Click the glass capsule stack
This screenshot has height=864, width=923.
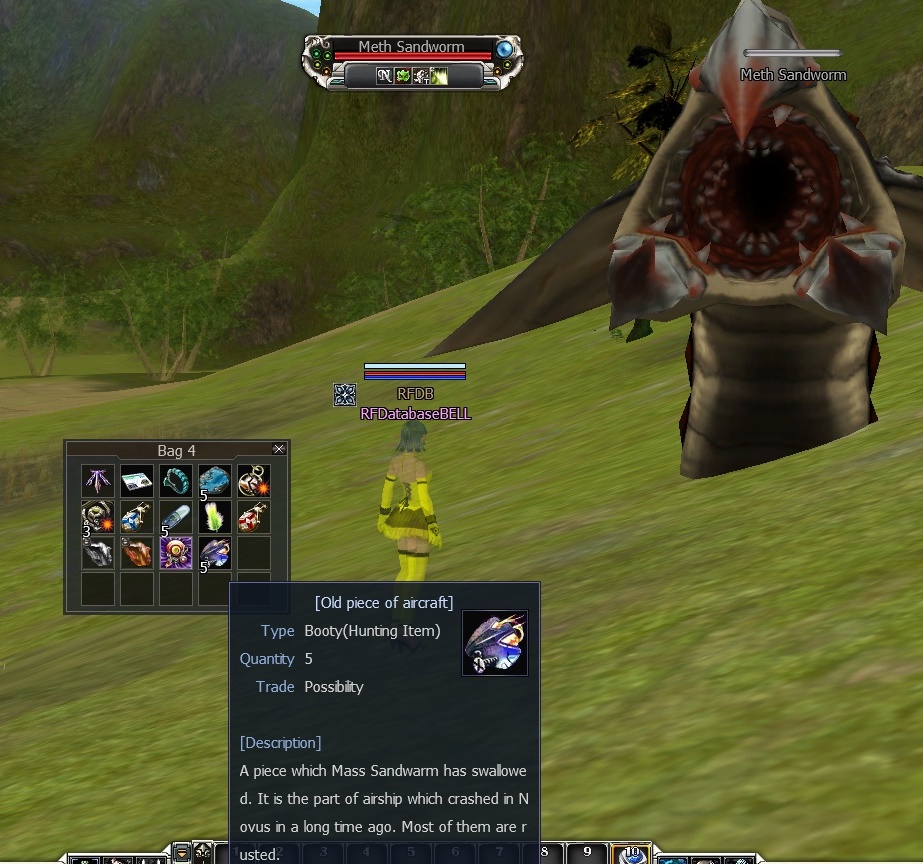(x=176, y=517)
